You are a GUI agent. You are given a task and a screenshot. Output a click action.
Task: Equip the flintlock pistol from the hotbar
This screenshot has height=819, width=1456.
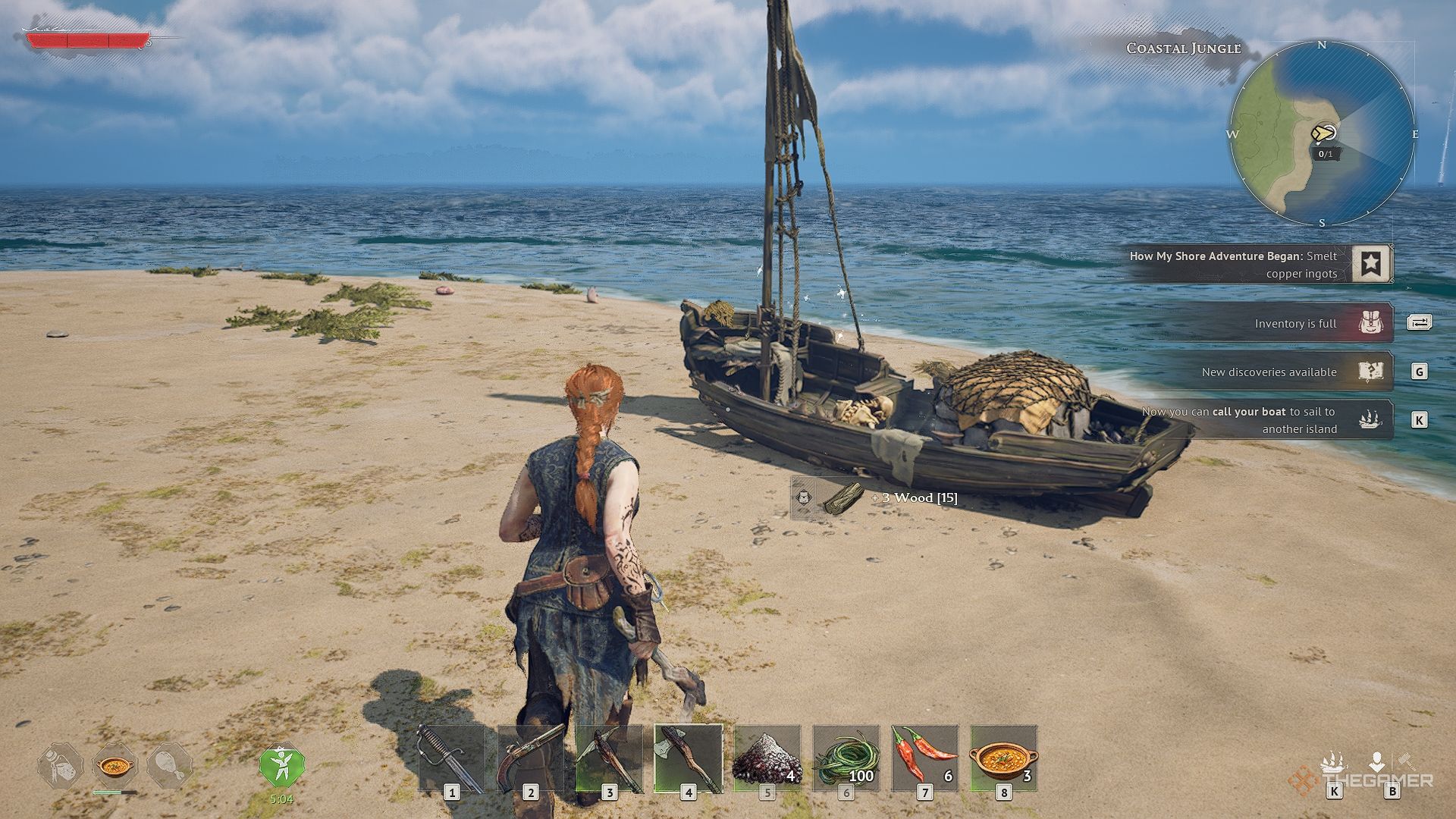pyautogui.click(x=530, y=758)
